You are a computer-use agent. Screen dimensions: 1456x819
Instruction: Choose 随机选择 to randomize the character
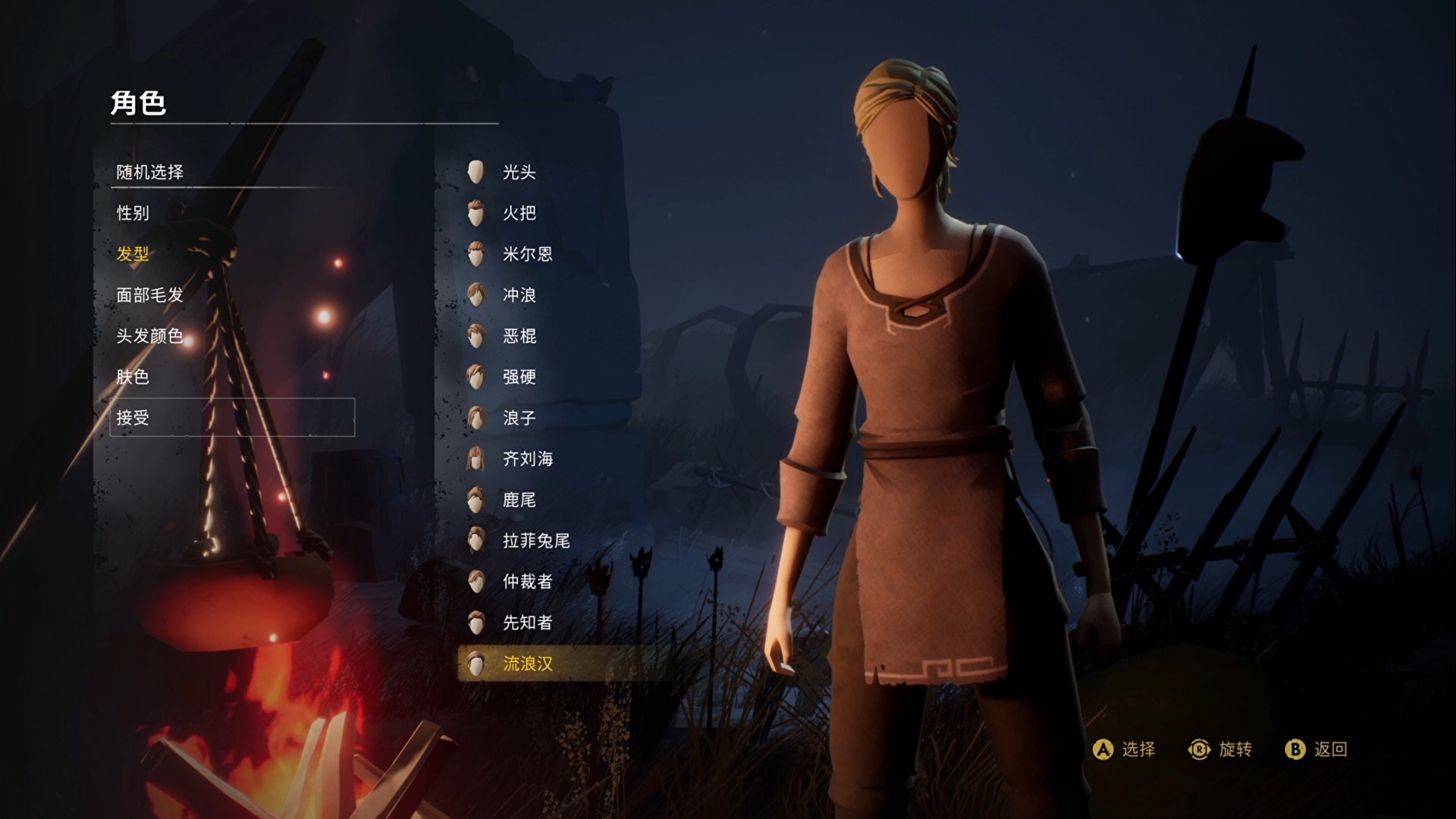[x=150, y=172]
